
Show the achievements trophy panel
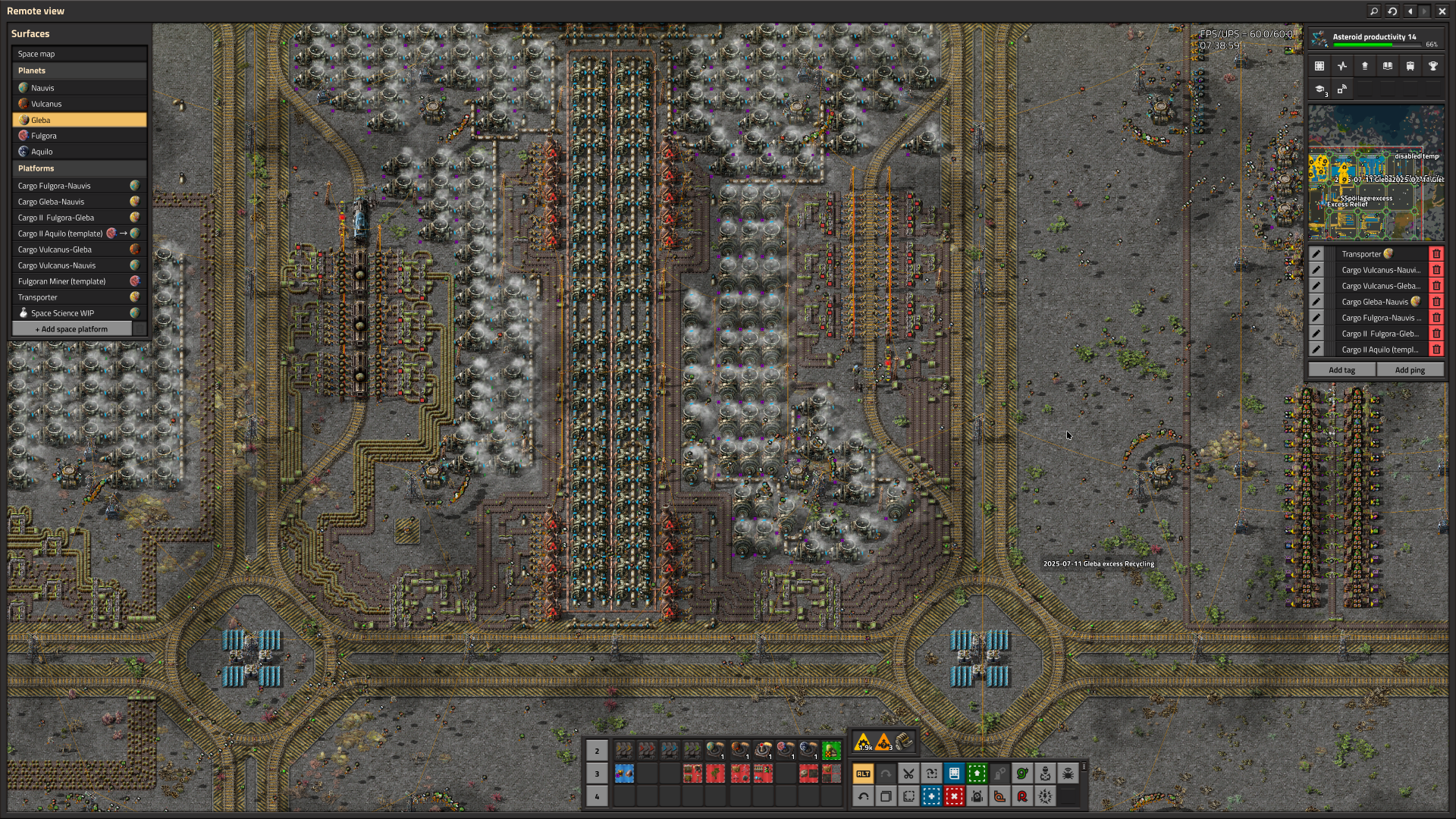(1433, 67)
